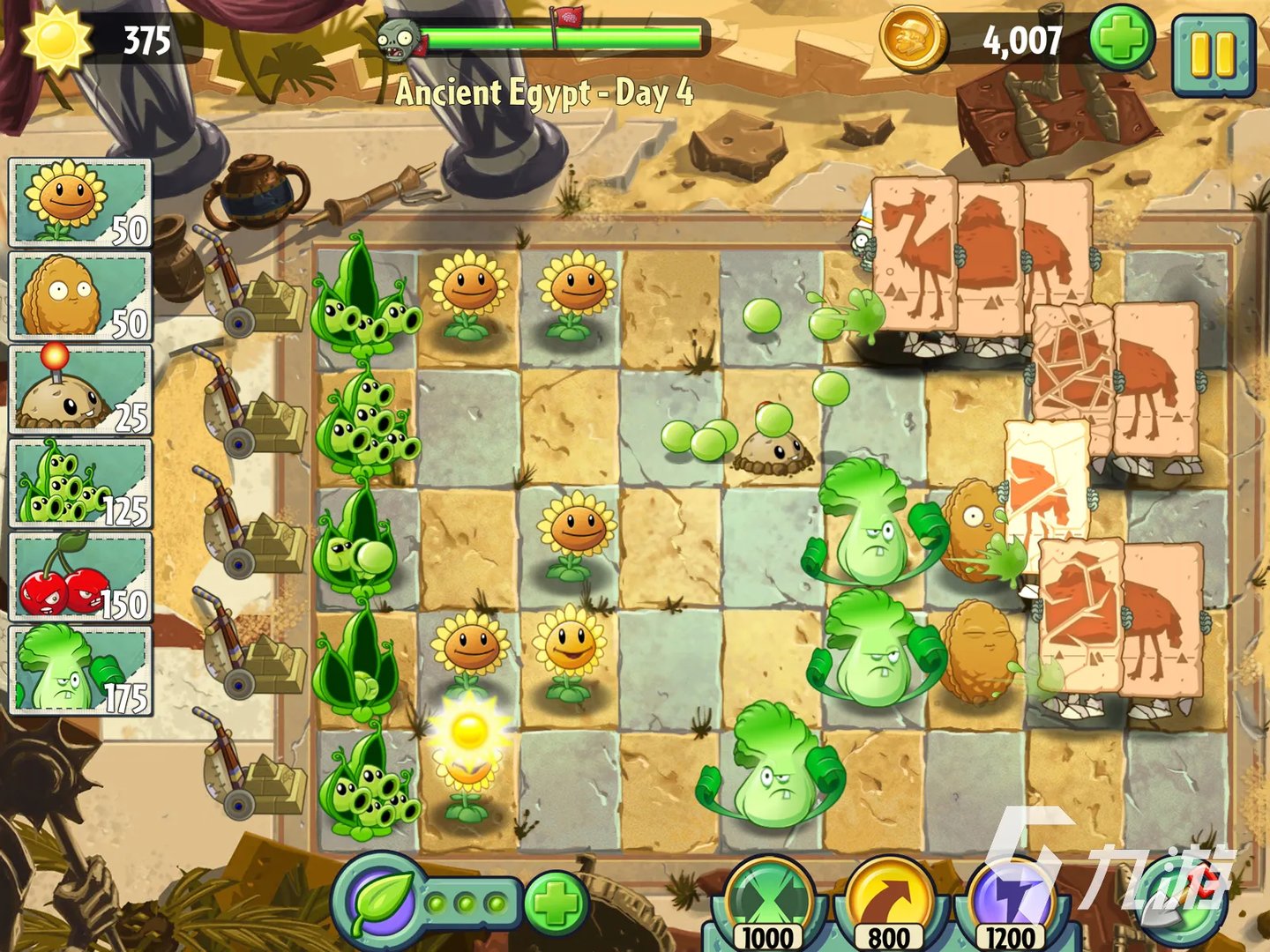1270x952 pixels.
Task: Collect the glowing sun drop
Action: (468, 730)
